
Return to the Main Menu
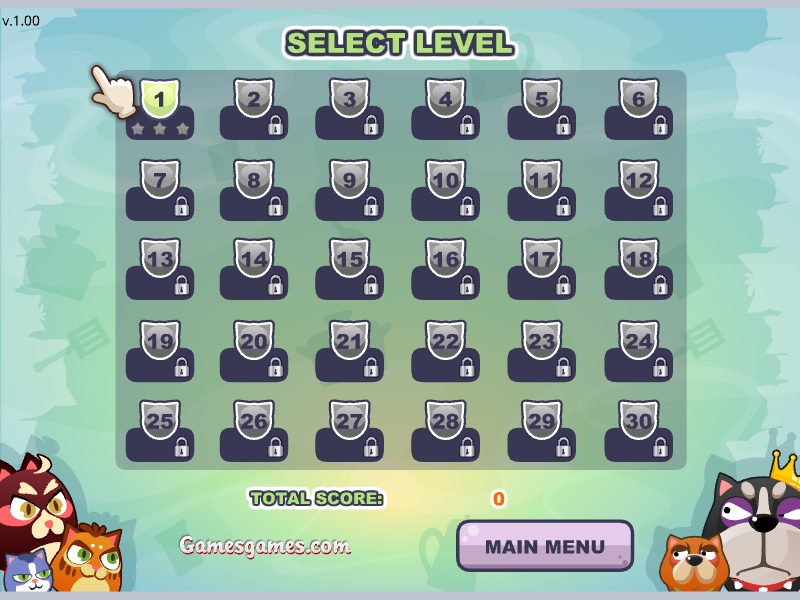tap(545, 547)
